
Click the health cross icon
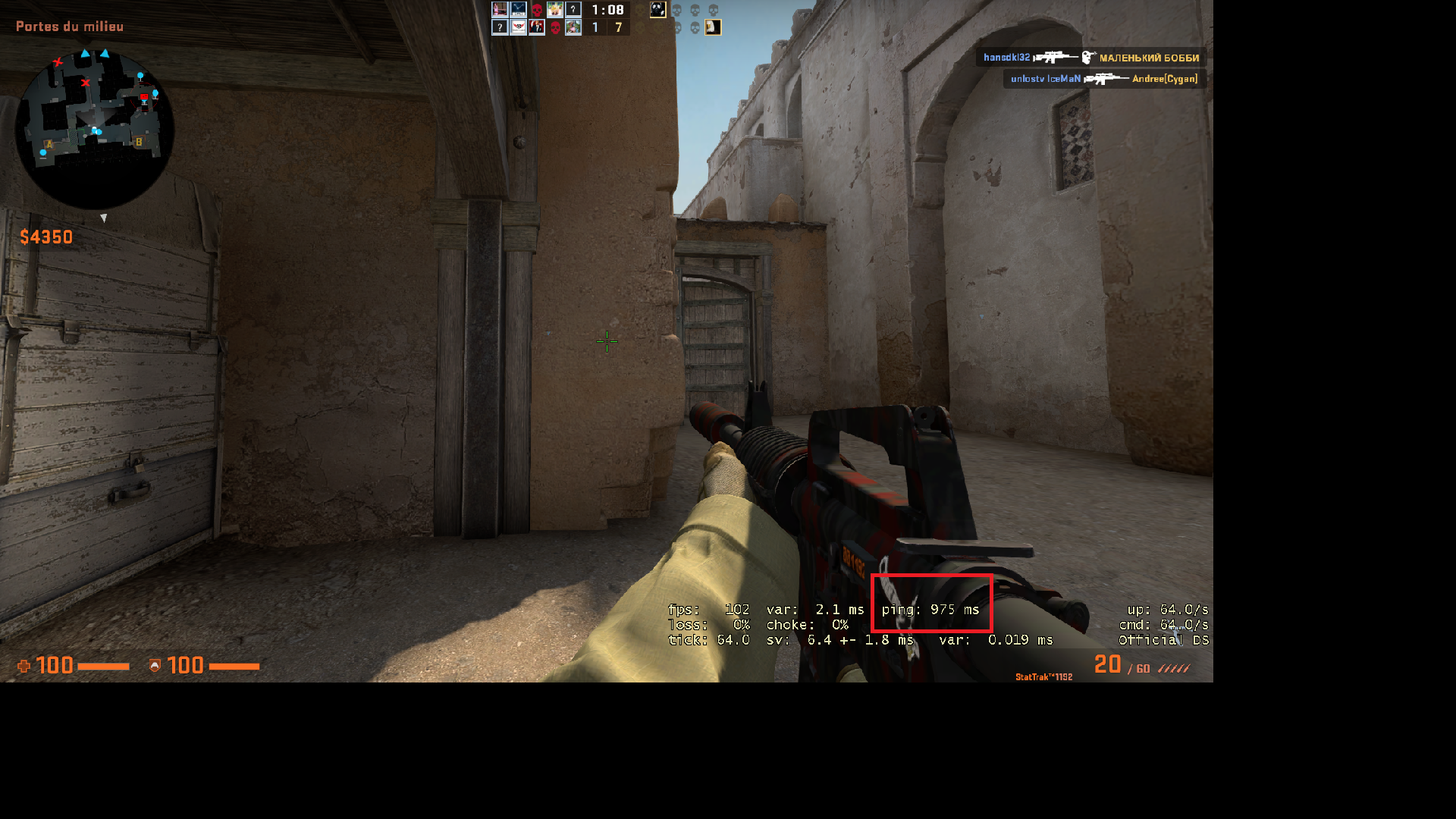point(23,666)
